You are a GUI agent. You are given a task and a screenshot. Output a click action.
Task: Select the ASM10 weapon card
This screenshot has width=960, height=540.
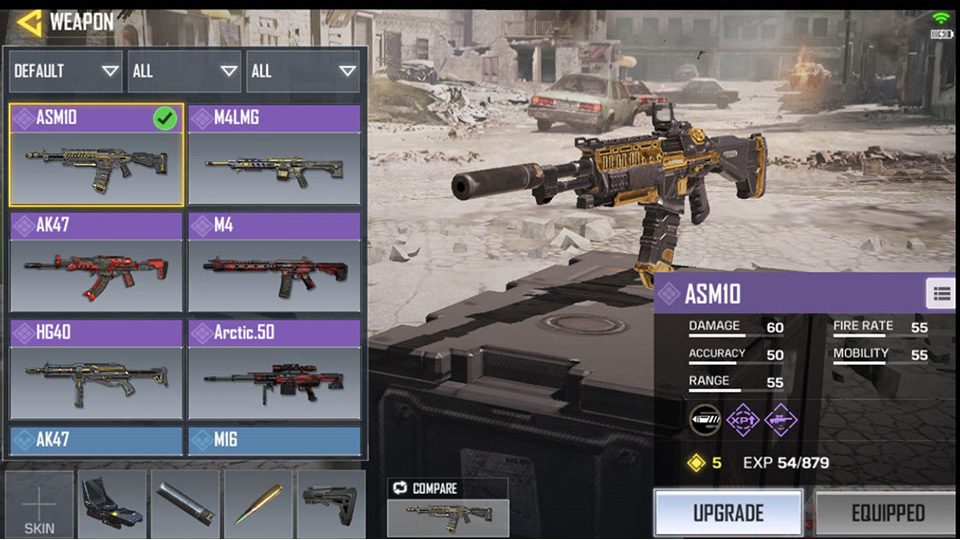[x=97, y=156]
